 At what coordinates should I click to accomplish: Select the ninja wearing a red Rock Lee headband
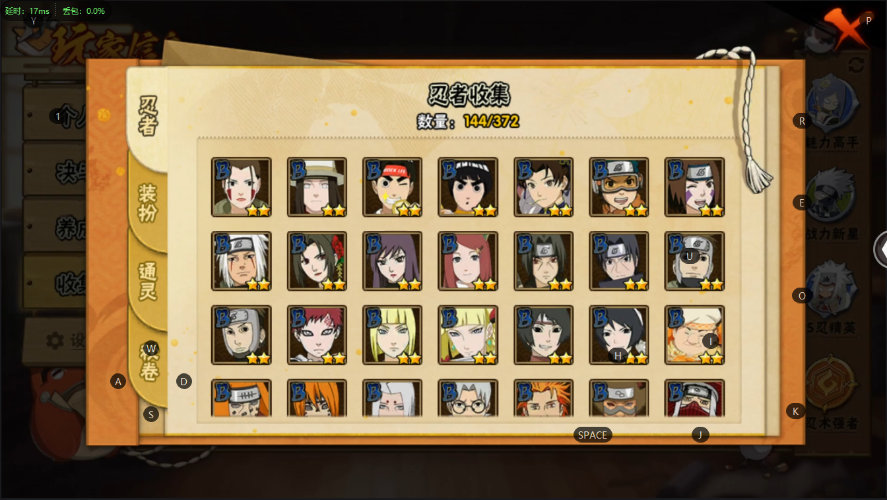[392, 187]
